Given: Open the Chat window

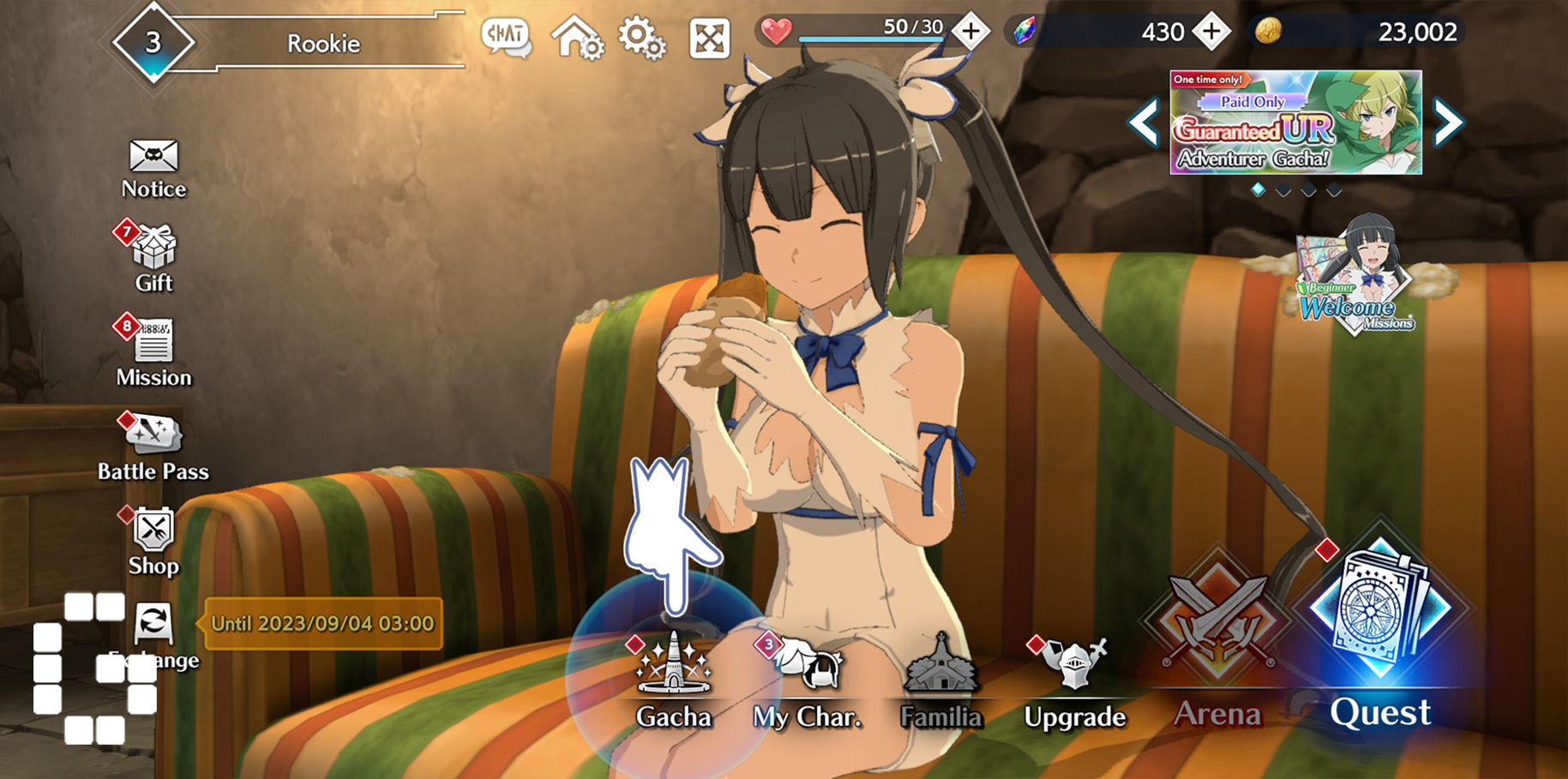Looking at the screenshot, I should coord(506,38).
